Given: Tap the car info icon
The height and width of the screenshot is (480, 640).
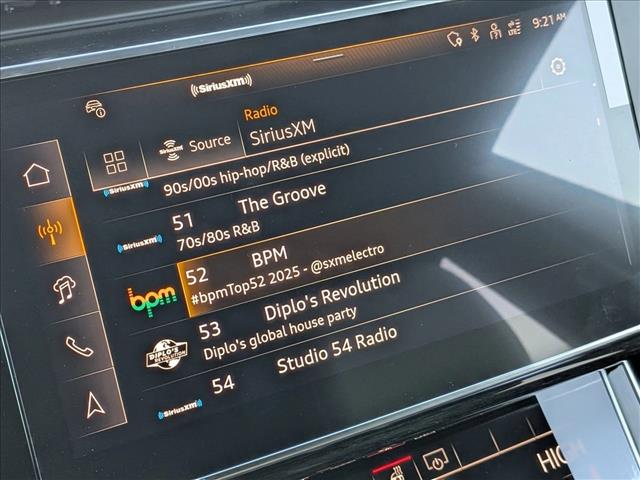Looking at the screenshot, I should pos(97,107).
